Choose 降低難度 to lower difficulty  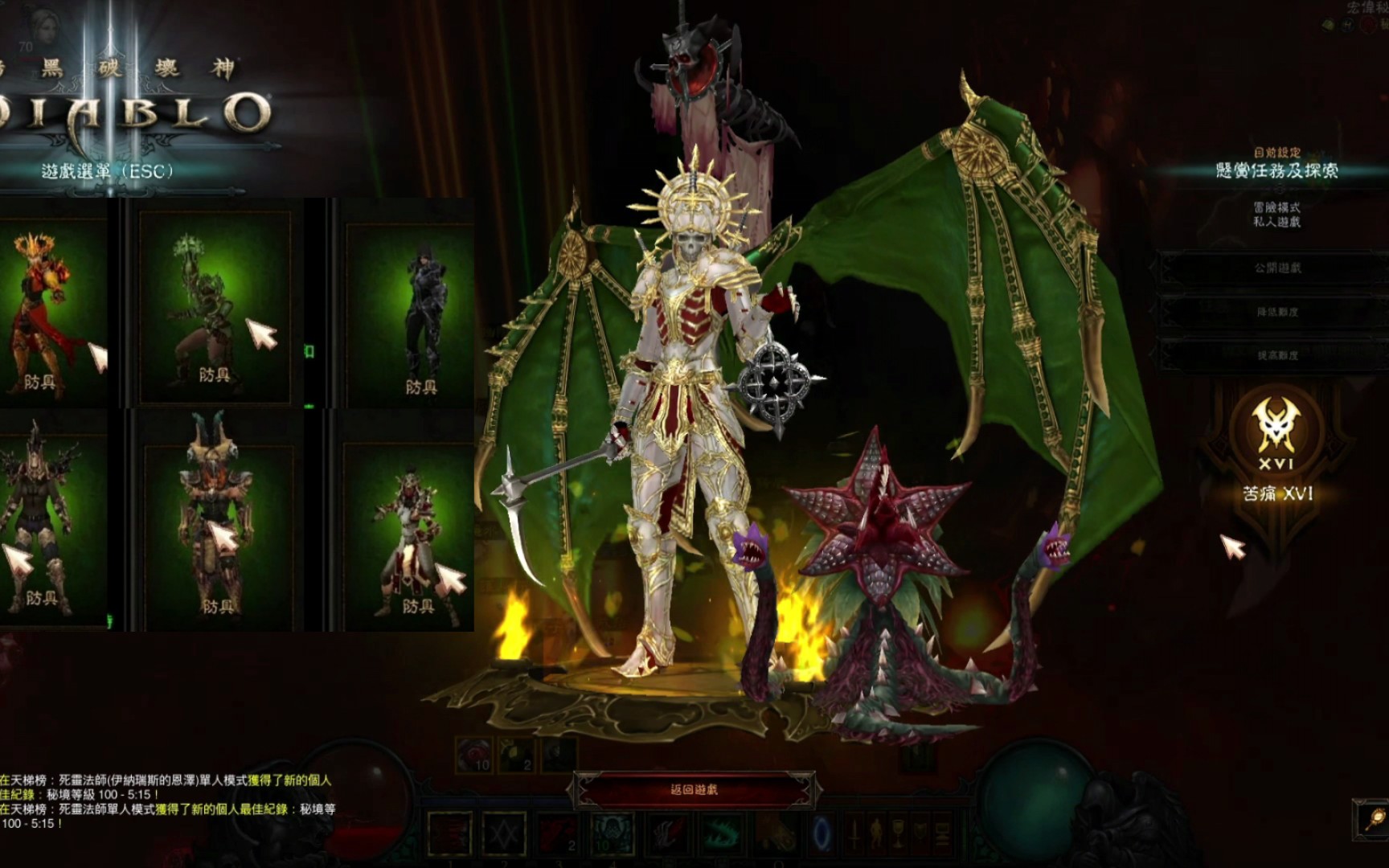point(1276,312)
